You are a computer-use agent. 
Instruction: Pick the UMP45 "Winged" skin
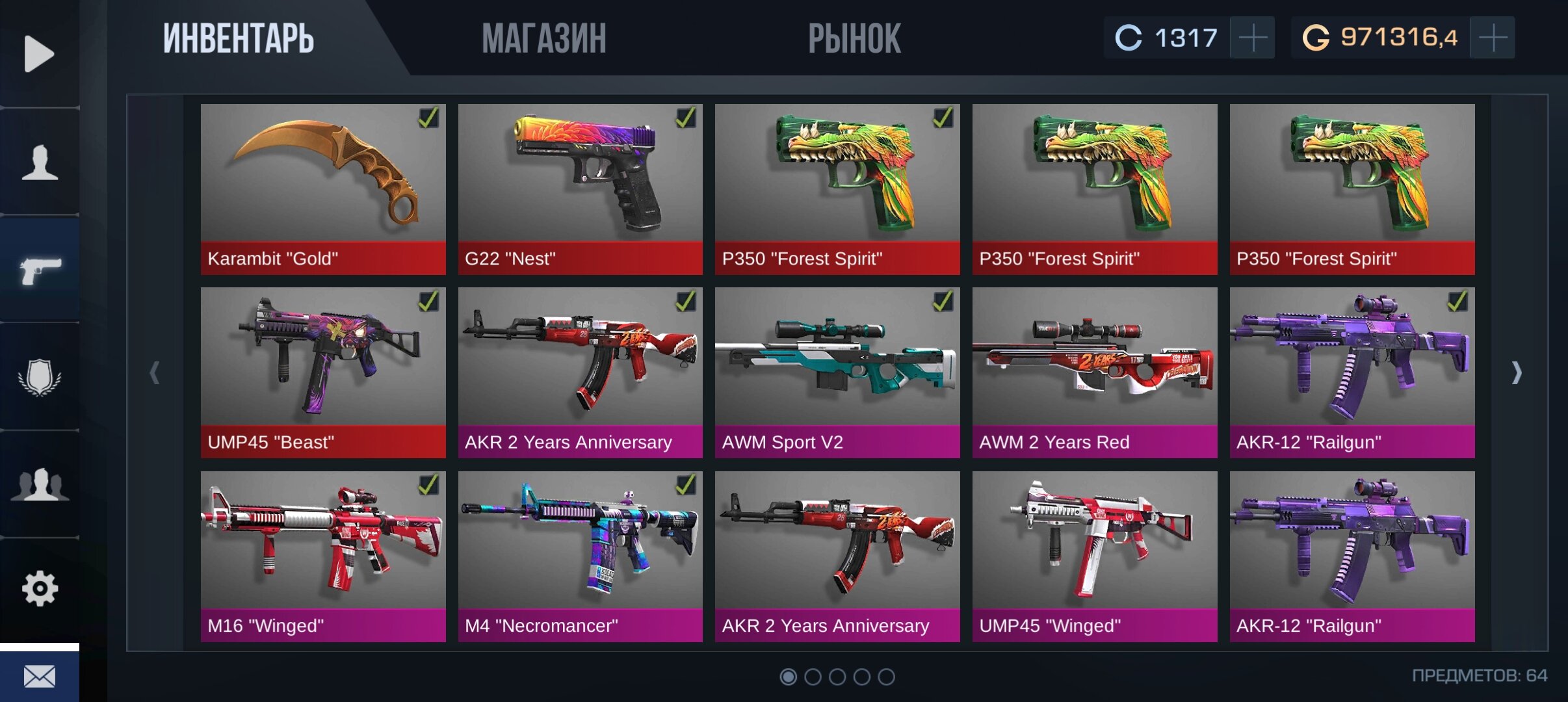pos(1095,556)
